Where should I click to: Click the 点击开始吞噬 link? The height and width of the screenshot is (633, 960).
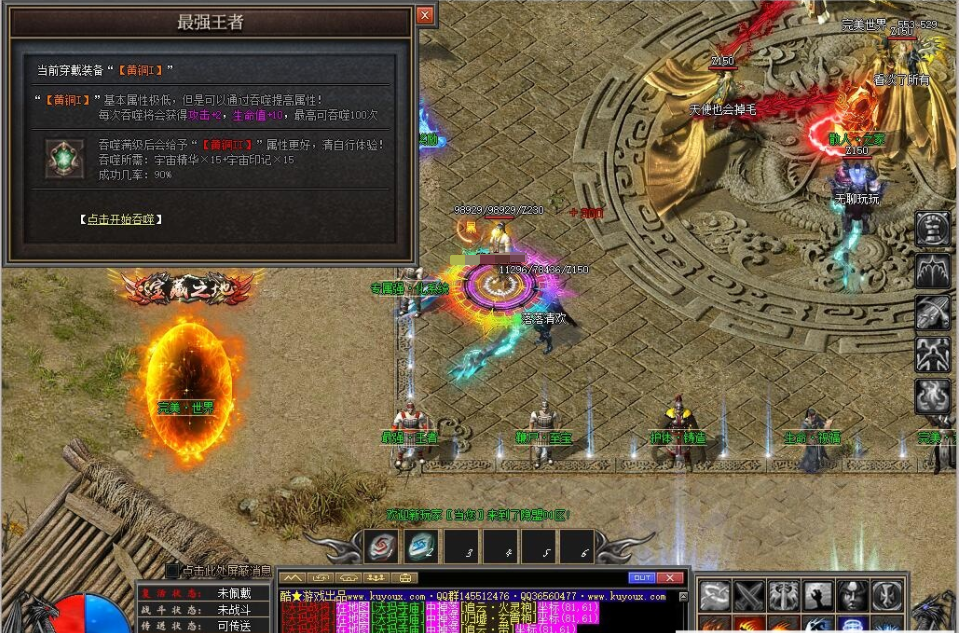tap(121, 219)
